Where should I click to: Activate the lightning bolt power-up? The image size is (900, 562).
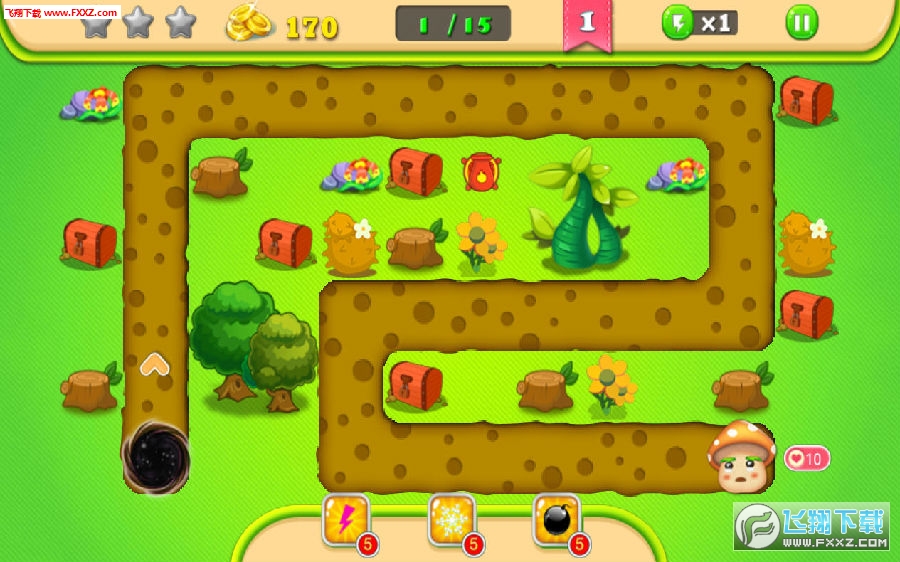click(x=346, y=520)
